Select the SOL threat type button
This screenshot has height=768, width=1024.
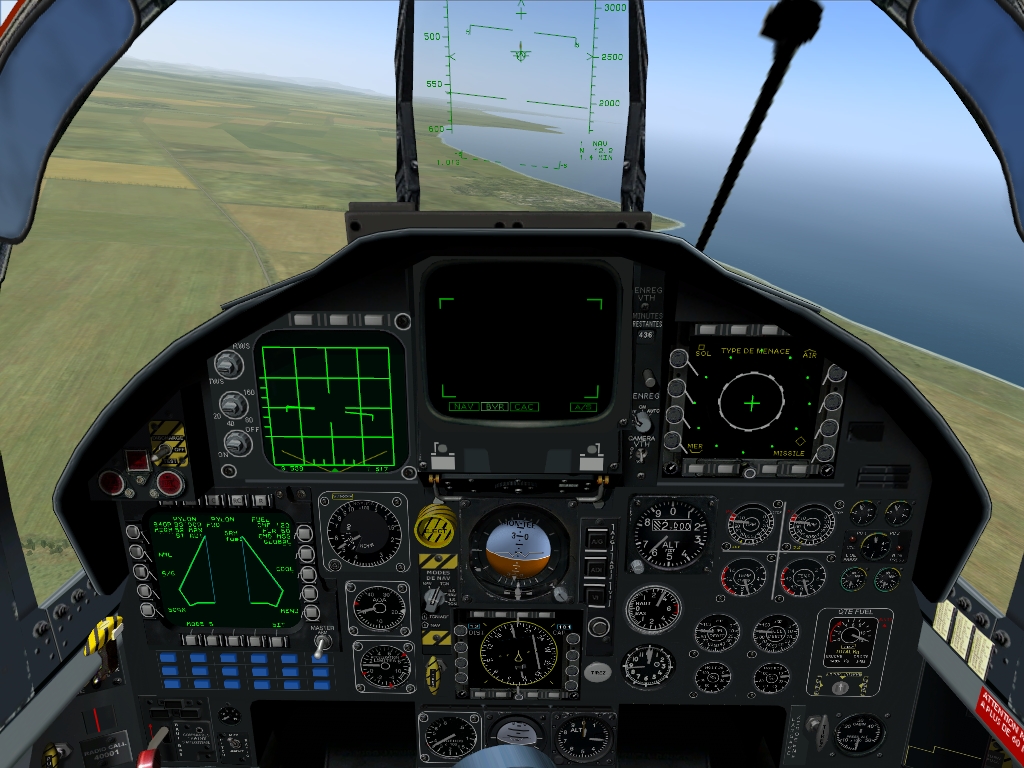click(x=677, y=358)
